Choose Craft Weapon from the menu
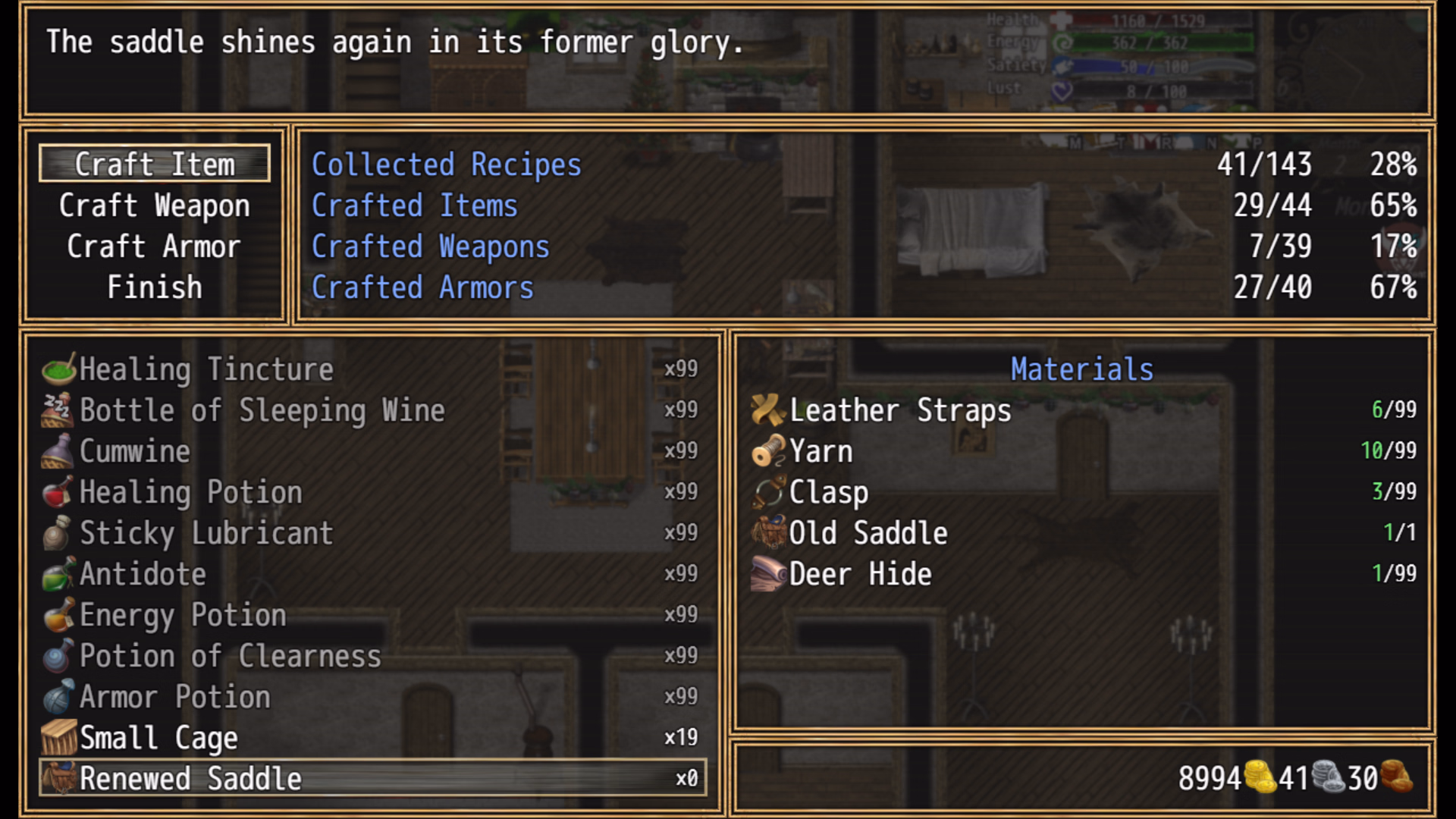The height and width of the screenshot is (819, 1456). 155,206
